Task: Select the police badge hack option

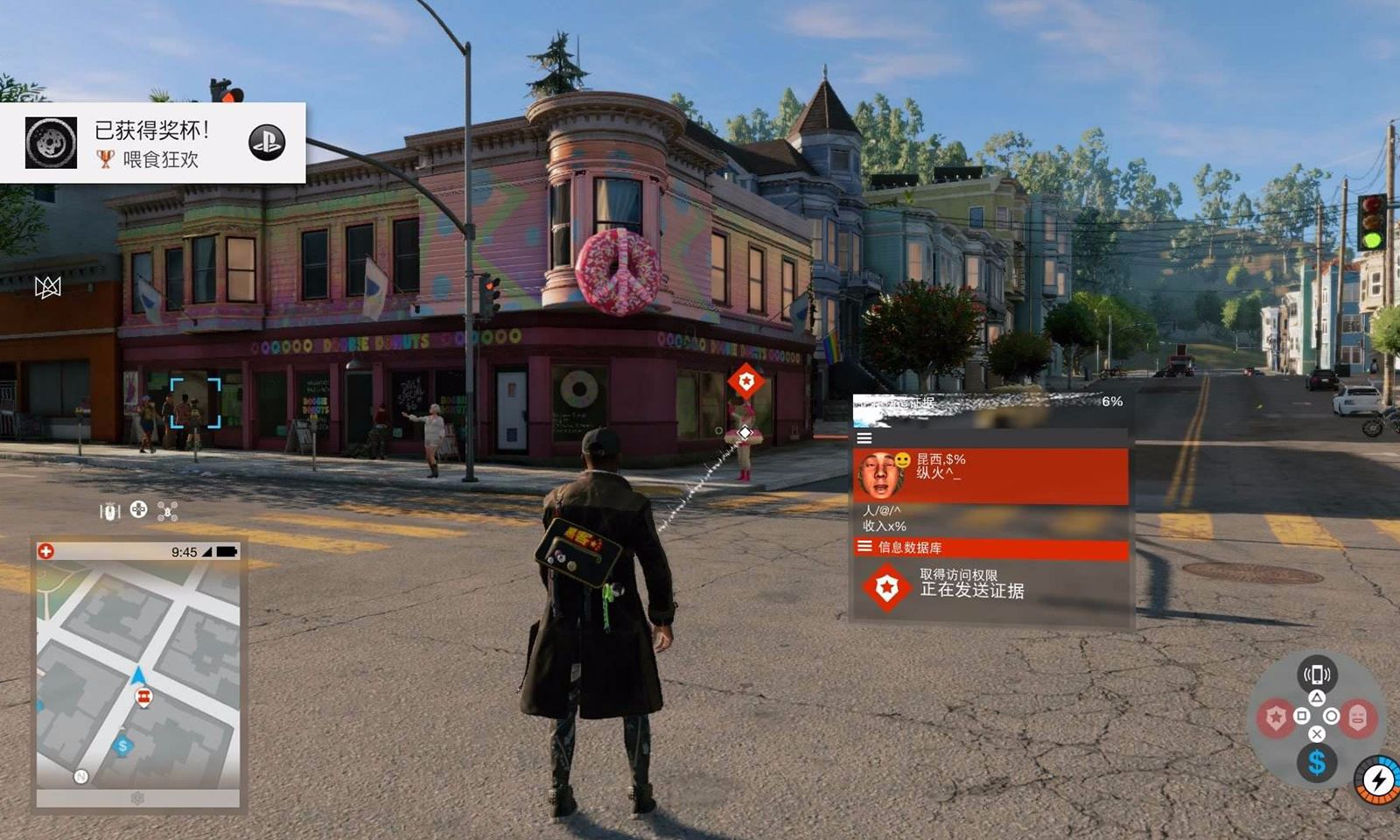Action: 1276,718
